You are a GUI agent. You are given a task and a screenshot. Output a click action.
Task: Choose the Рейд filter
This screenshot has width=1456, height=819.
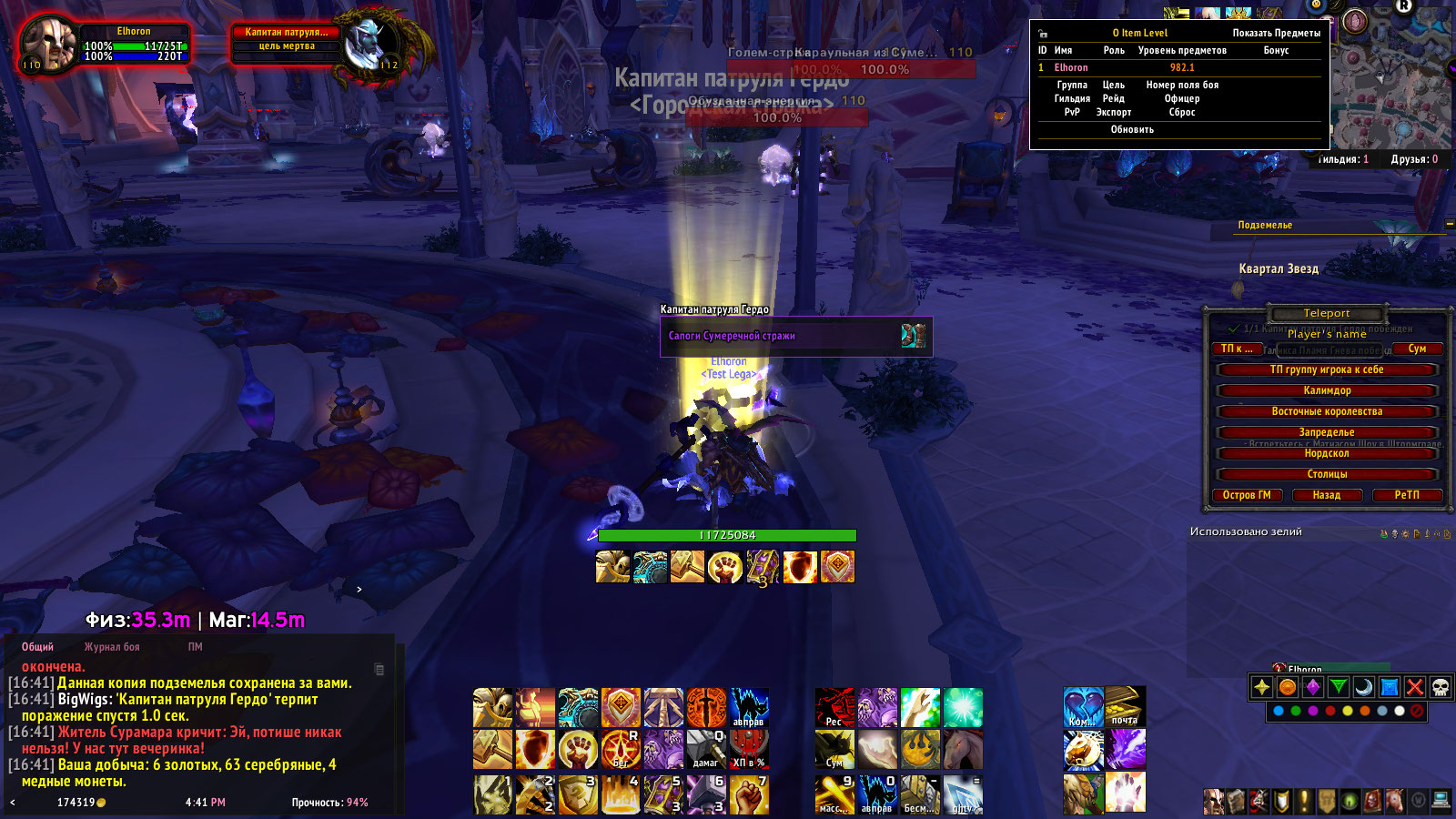point(1114,98)
